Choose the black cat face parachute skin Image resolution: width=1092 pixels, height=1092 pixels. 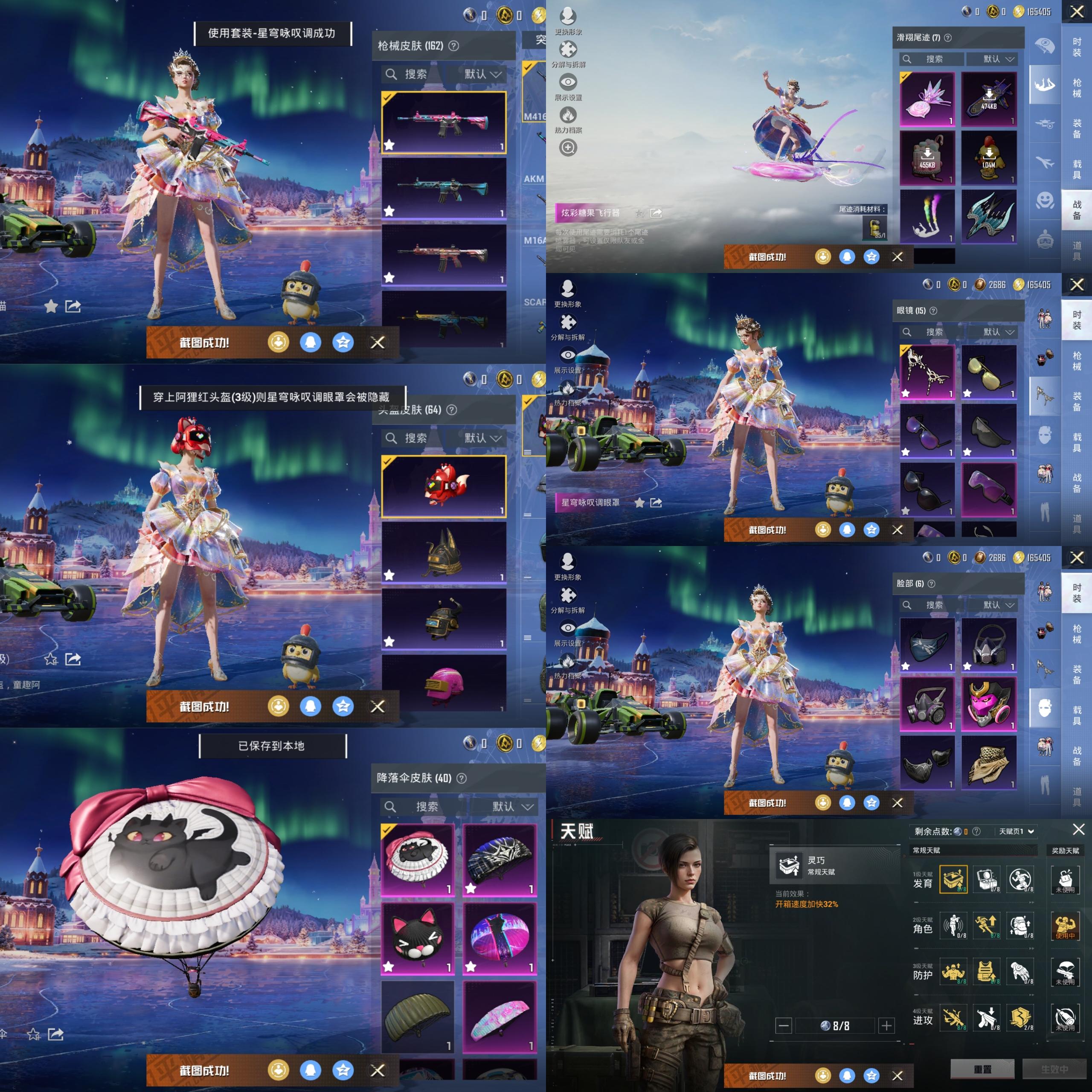(418, 938)
